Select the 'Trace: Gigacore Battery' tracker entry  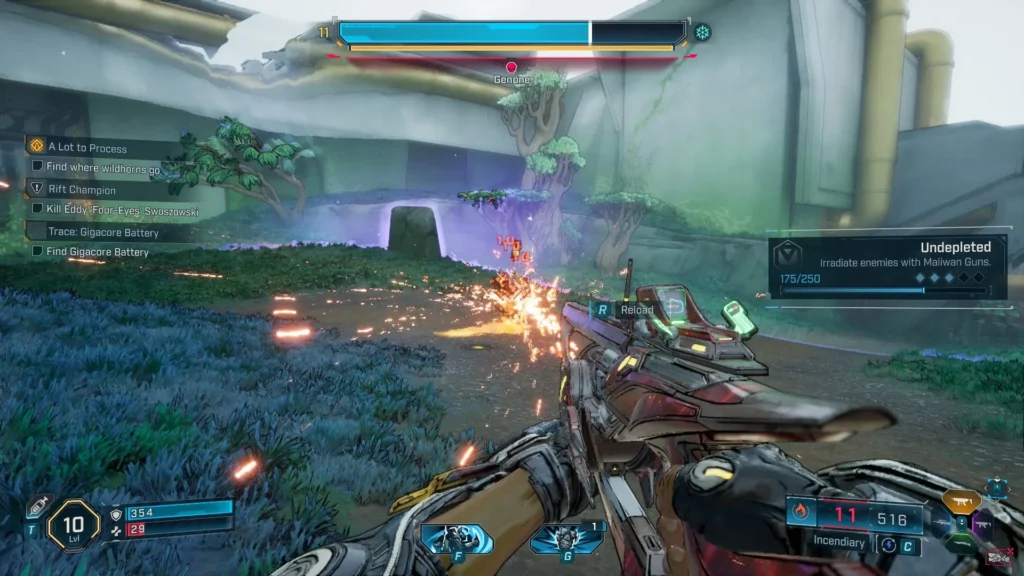pyautogui.click(x=103, y=232)
